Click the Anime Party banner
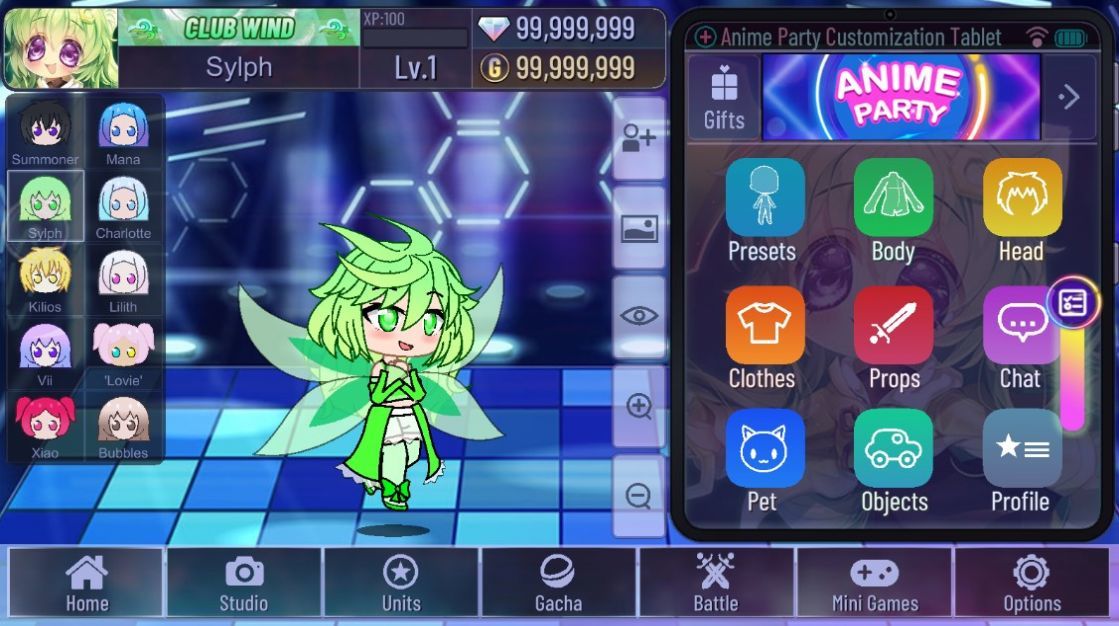 tap(900, 97)
